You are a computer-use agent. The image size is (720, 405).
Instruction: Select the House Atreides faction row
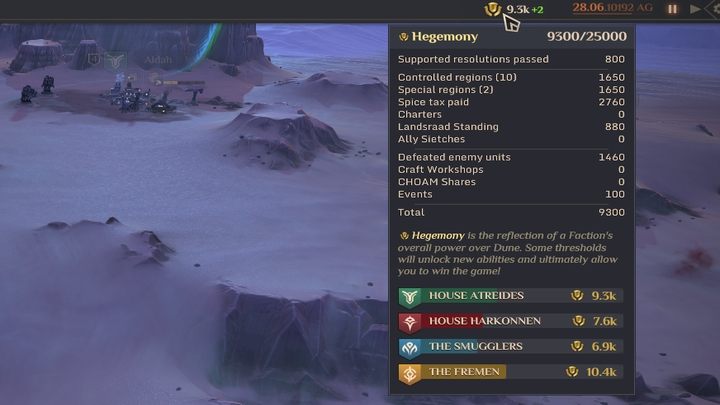[x=510, y=296]
